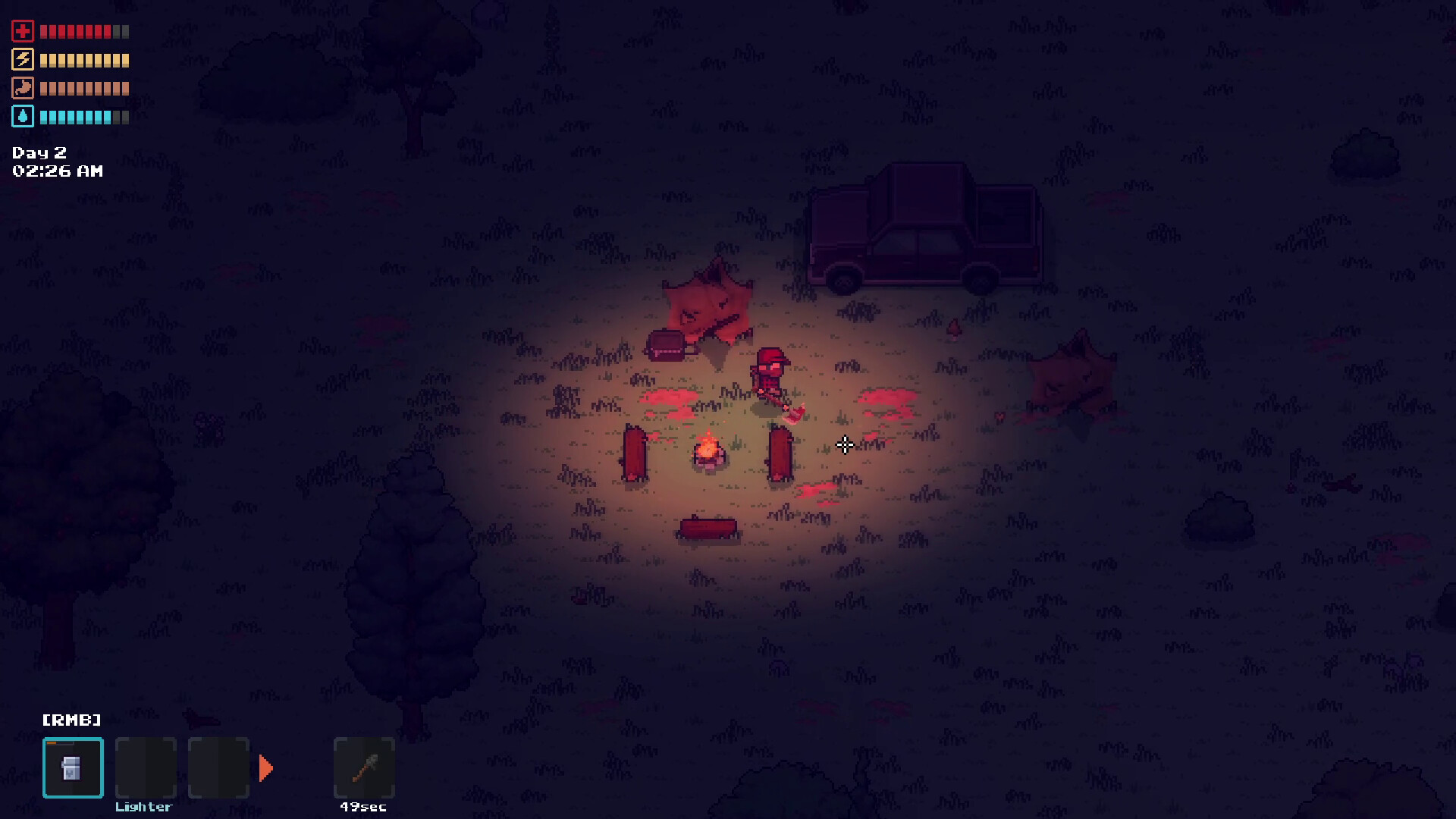Select the Lighter in the first hotbar slot
The image size is (1456, 819).
(x=72, y=767)
